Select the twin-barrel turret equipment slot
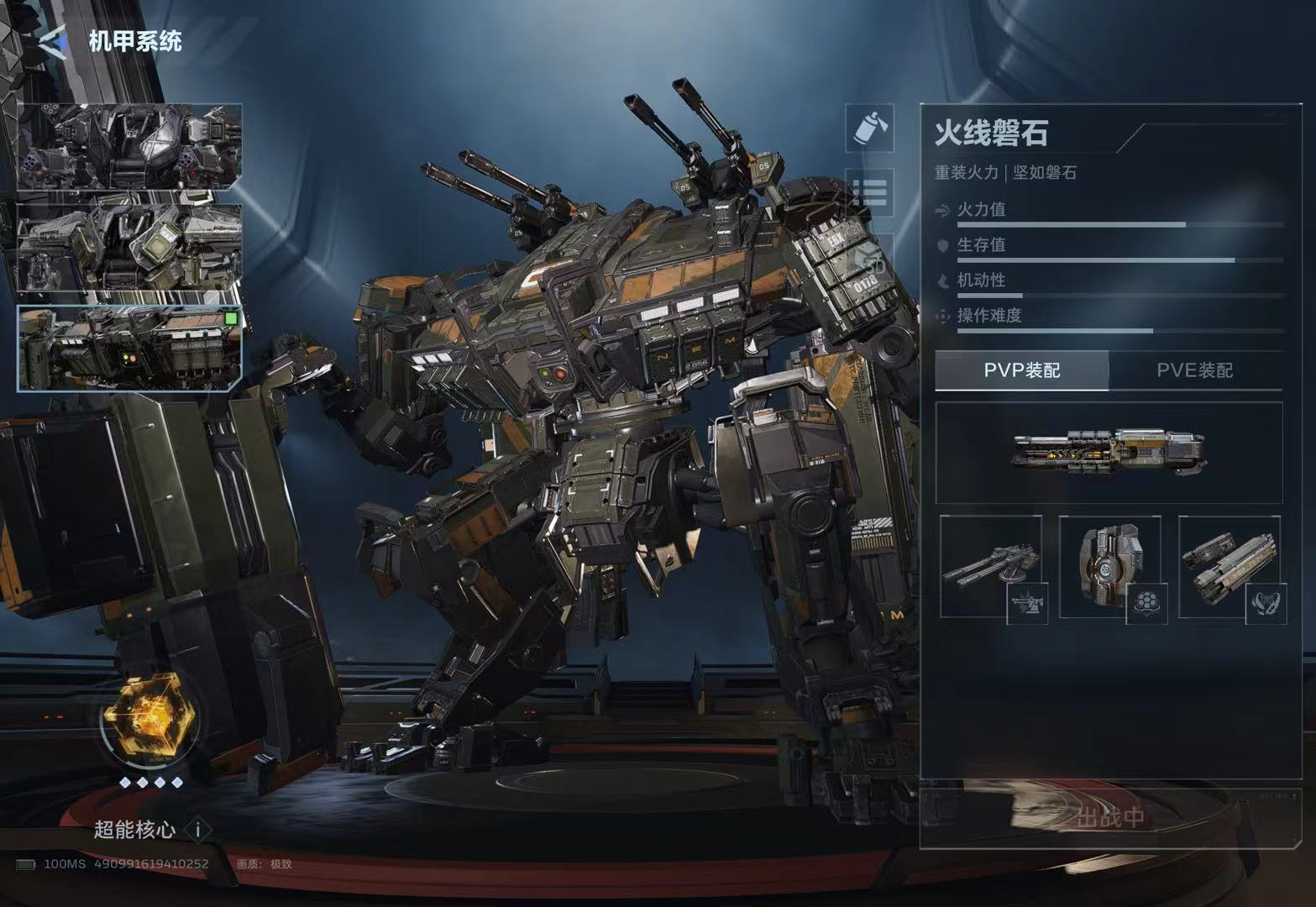 tap(991, 566)
